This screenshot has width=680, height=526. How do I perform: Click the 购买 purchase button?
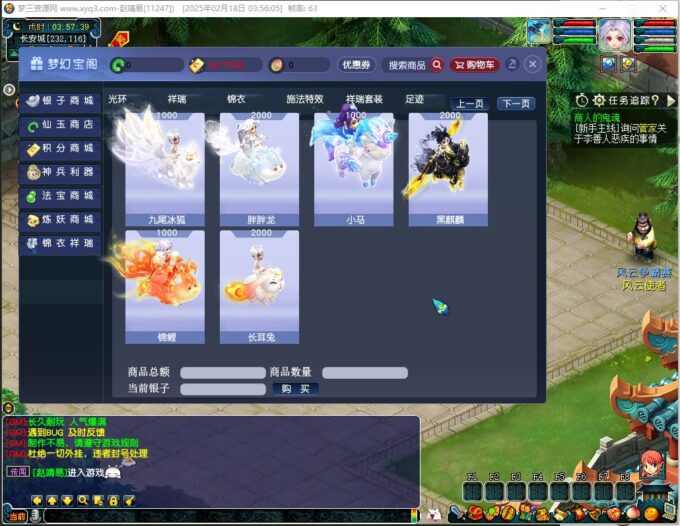click(x=295, y=389)
